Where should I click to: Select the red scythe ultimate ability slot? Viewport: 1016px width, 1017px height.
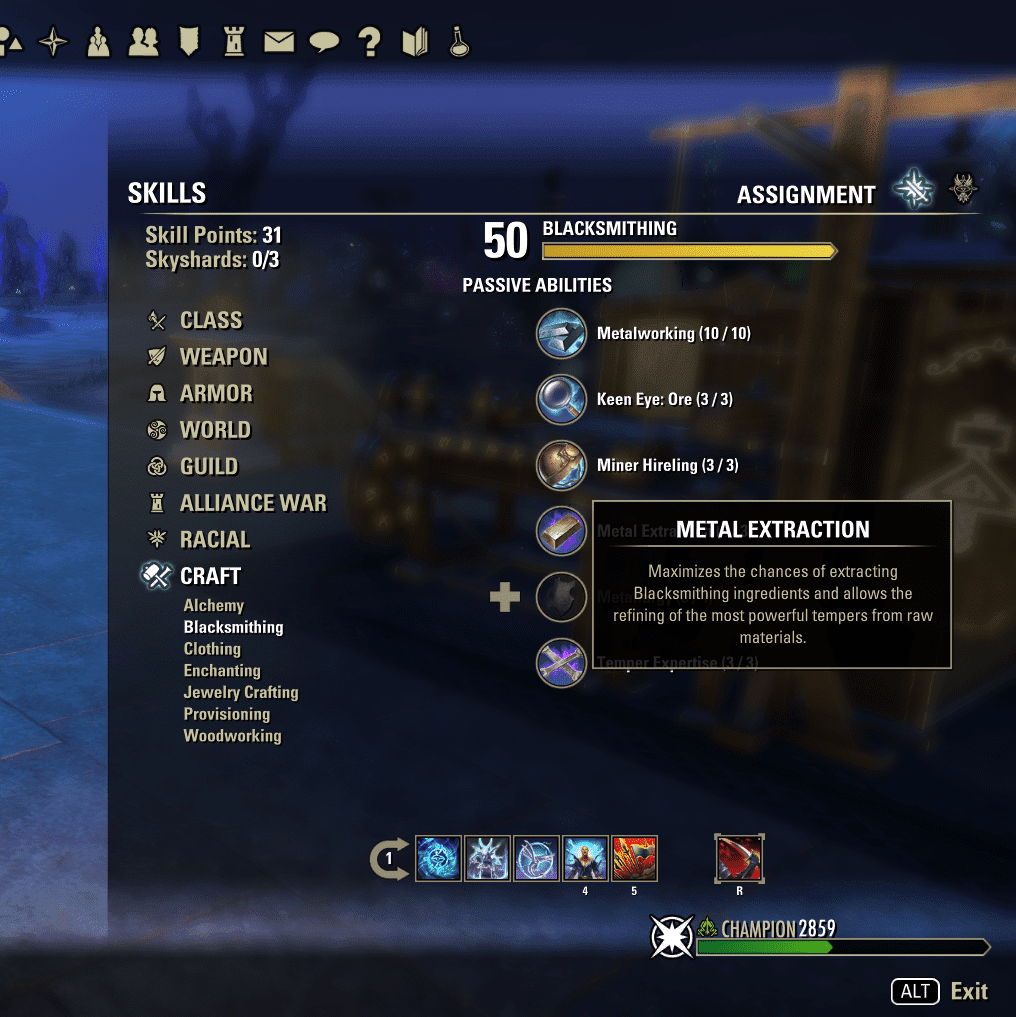(740, 859)
